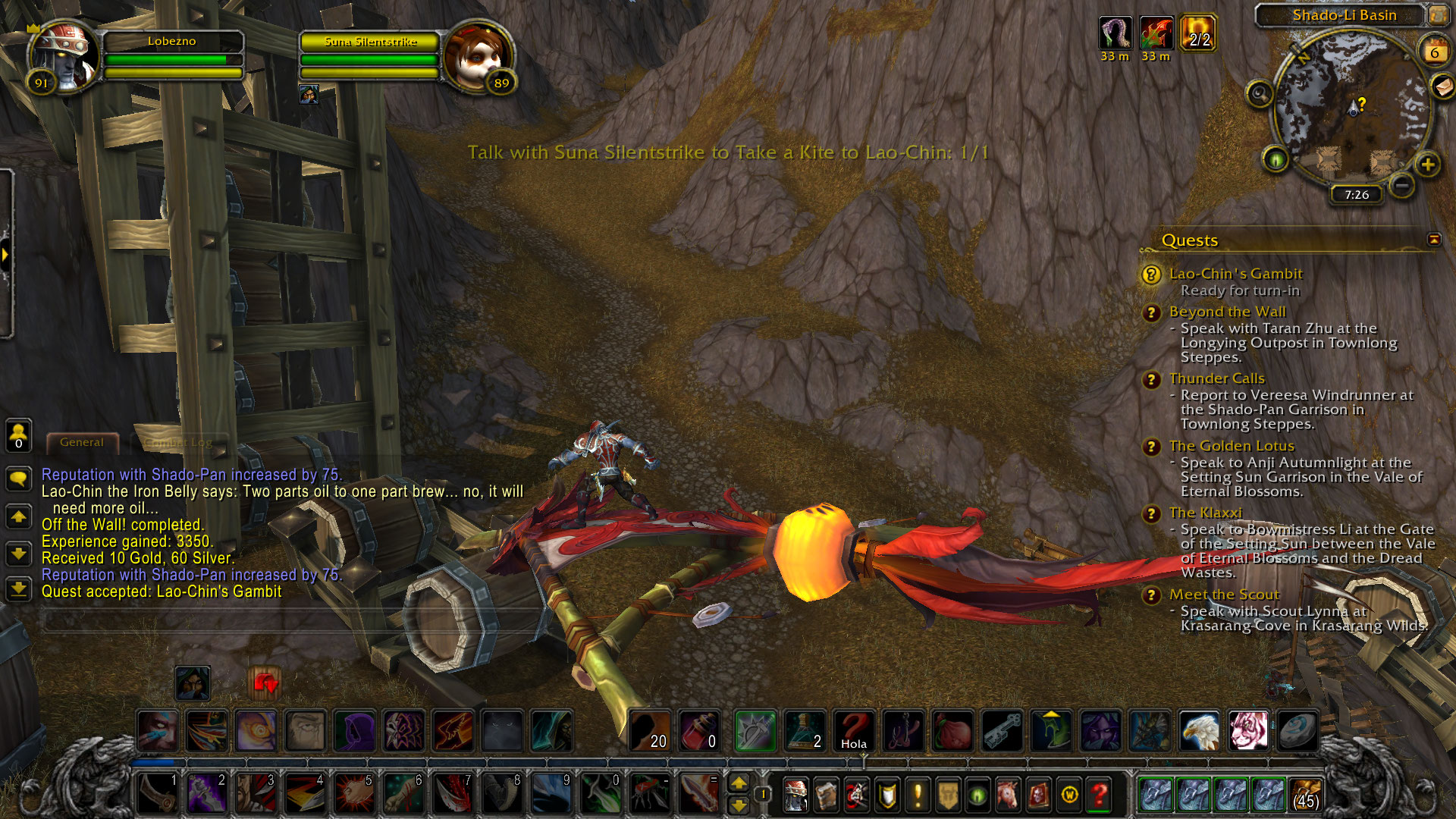Open the red question mark help button
This screenshot has height=819, width=1456.
1099,795
